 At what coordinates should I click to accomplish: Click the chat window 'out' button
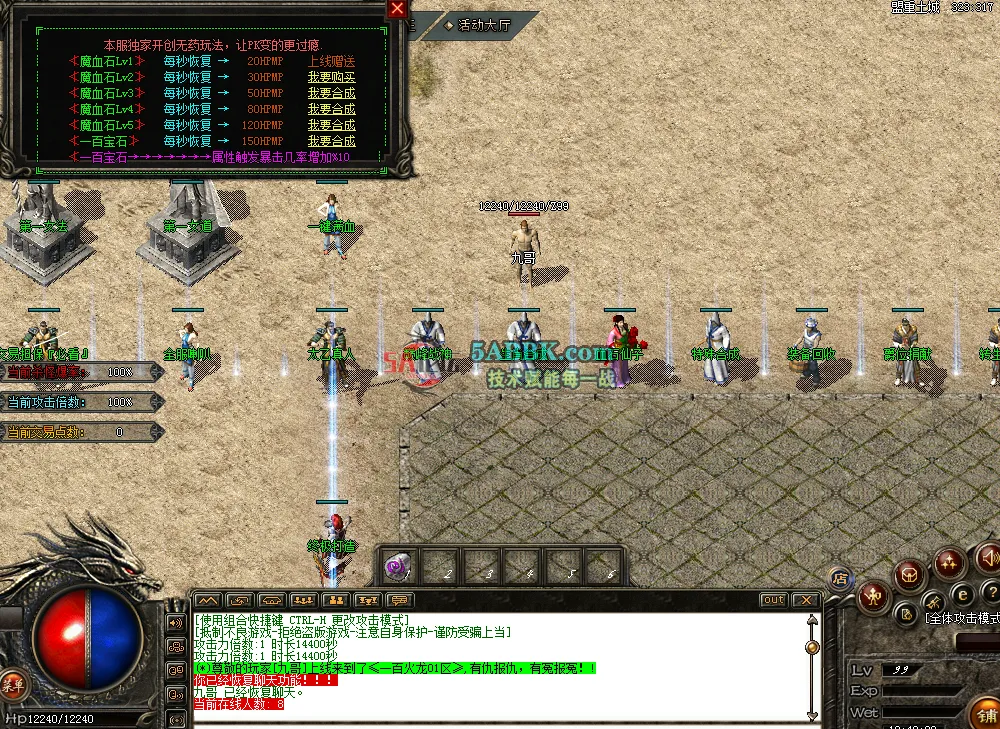point(773,600)
